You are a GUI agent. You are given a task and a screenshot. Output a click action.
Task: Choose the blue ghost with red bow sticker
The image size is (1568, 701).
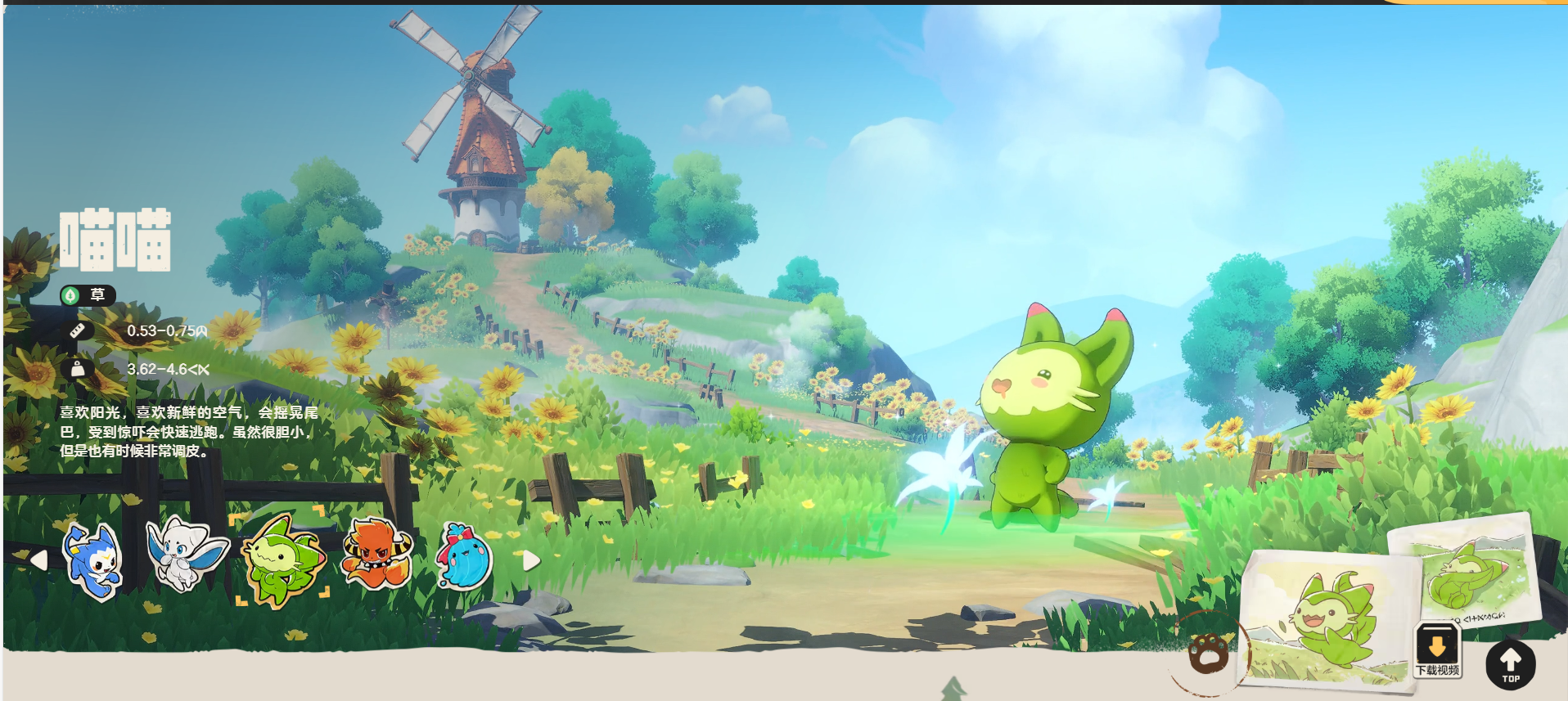click(x=465, y=558)
